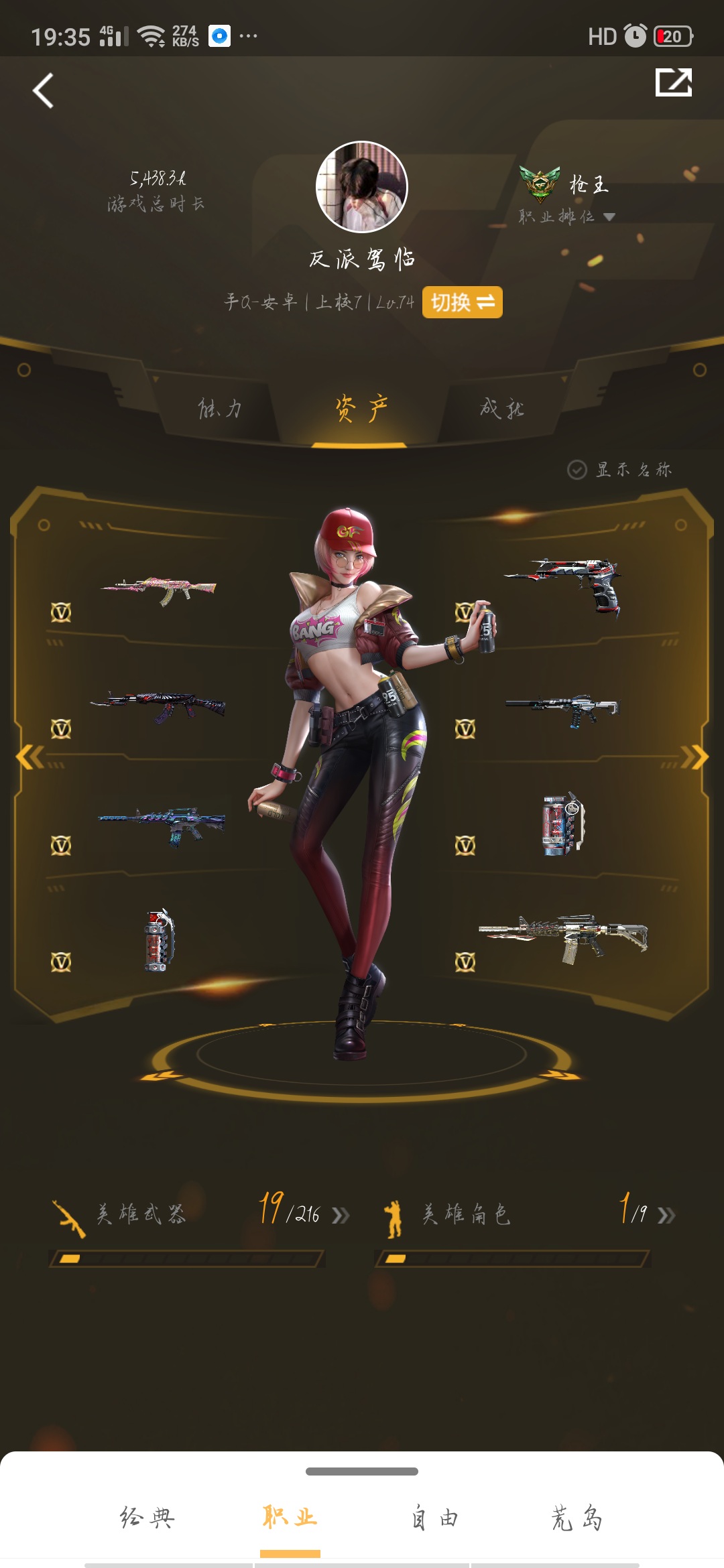724x1568 pixels.
Task: Toggle the 显示名称 checkbox
Action: click(577, 470)
